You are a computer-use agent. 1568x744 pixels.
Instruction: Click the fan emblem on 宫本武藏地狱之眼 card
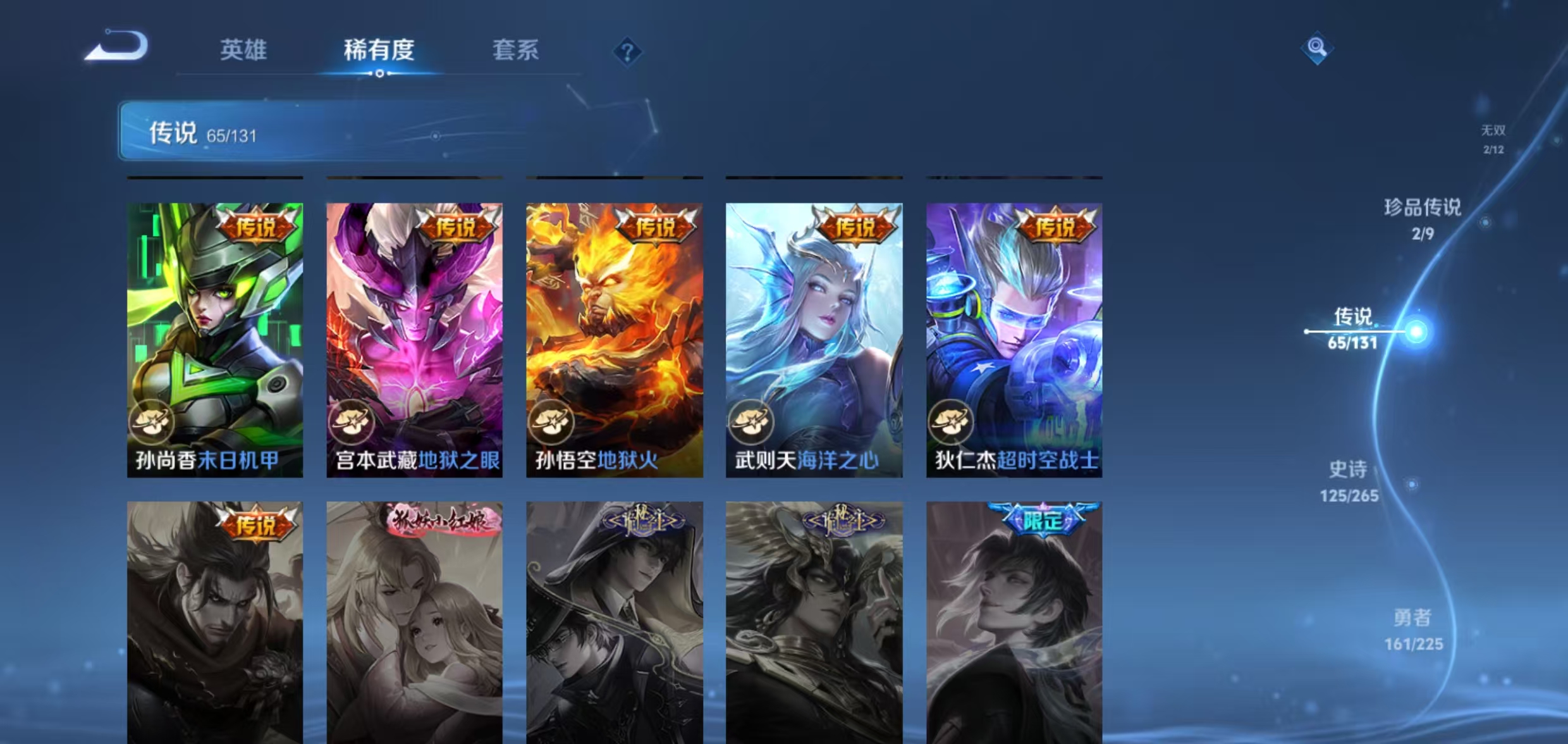click(353, 423)
